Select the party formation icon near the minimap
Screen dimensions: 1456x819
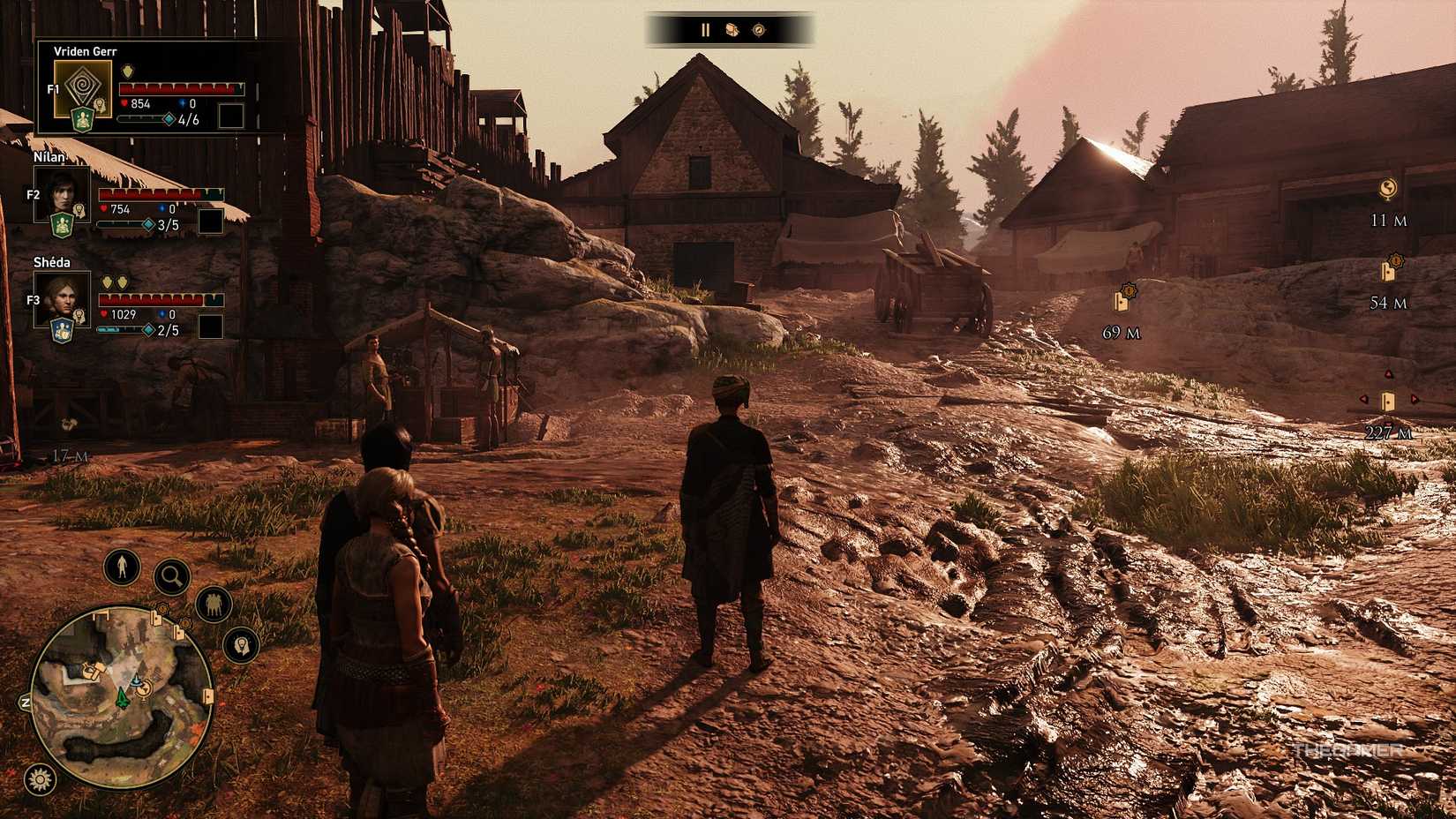(x=213, y=605)
